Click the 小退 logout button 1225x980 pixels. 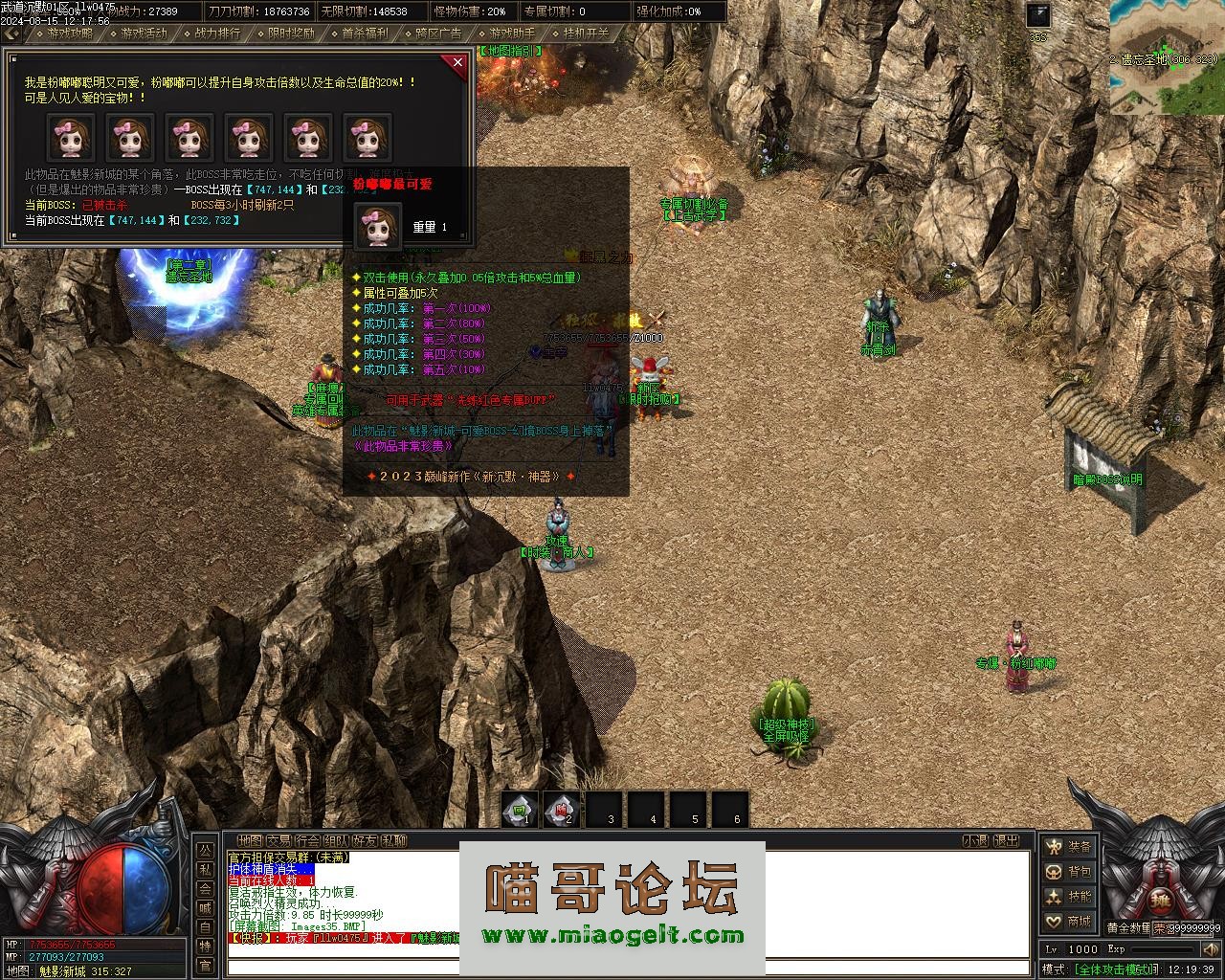[x=976, y=840]
